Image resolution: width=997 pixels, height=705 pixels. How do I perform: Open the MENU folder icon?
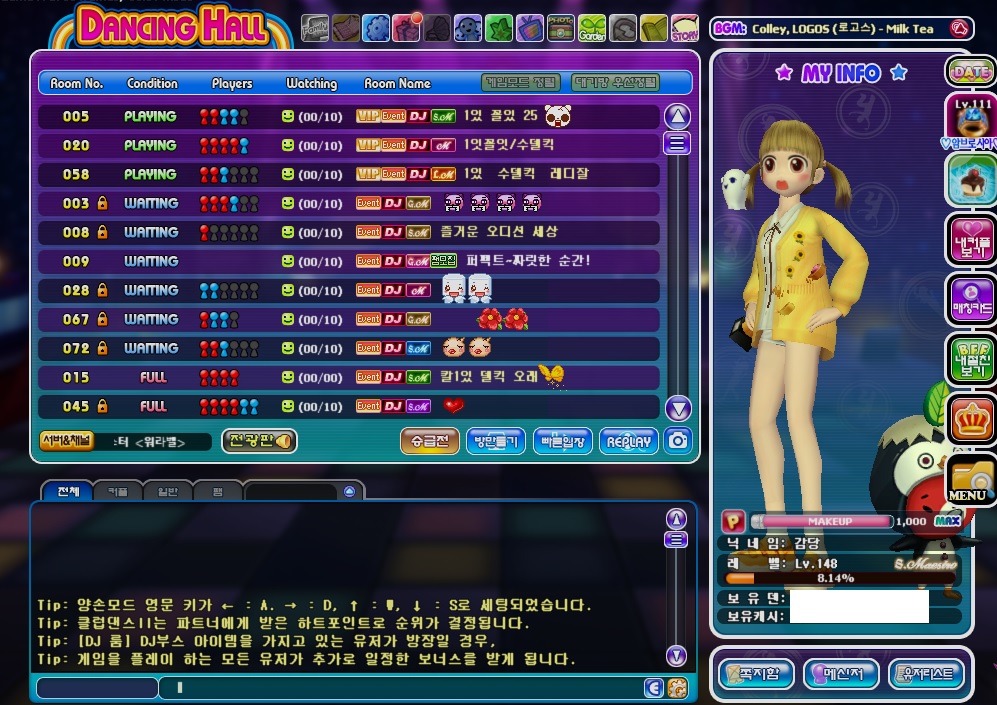click(968, 482)
